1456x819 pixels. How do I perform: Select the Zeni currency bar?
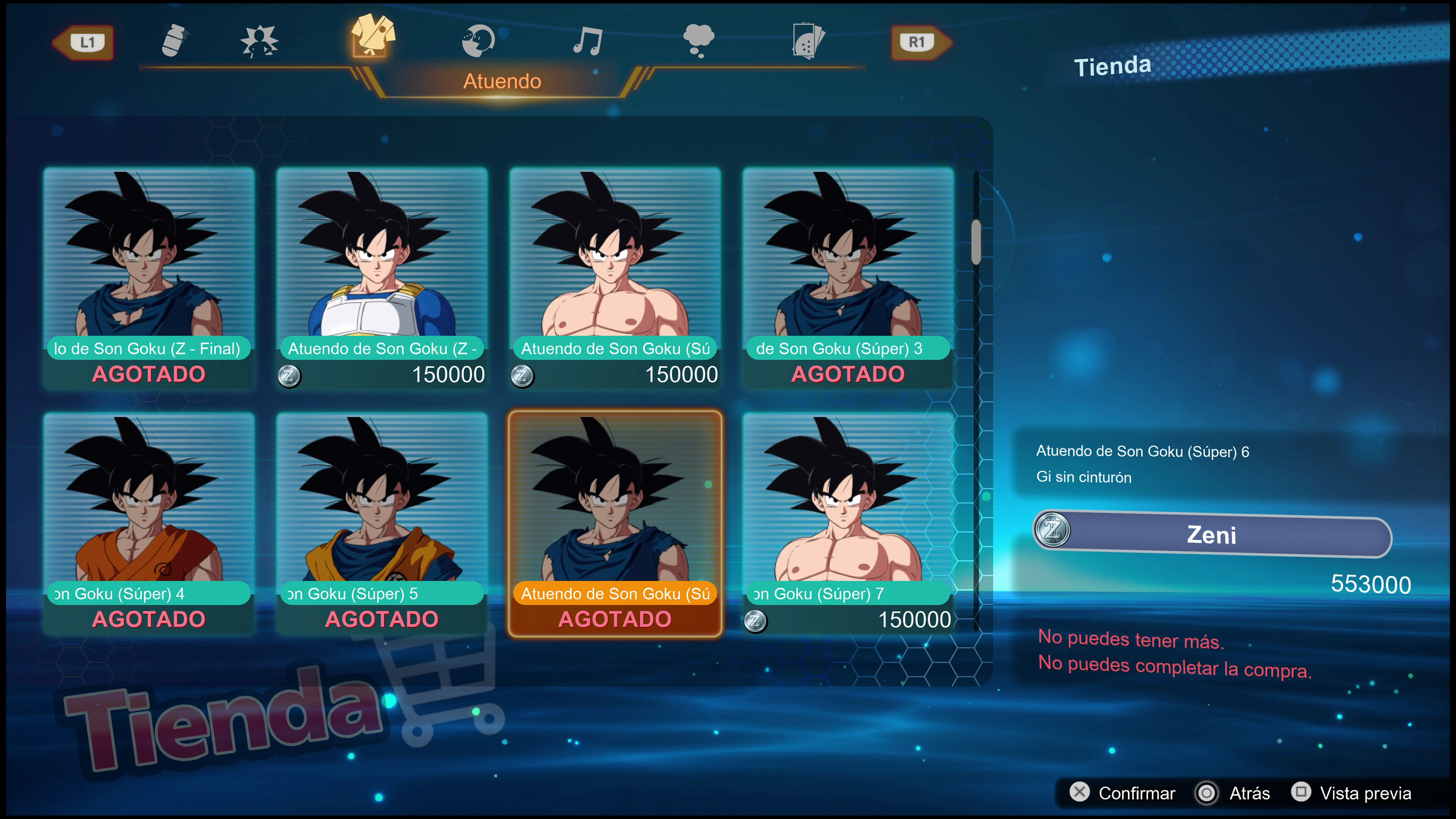tap(1212, 534)
